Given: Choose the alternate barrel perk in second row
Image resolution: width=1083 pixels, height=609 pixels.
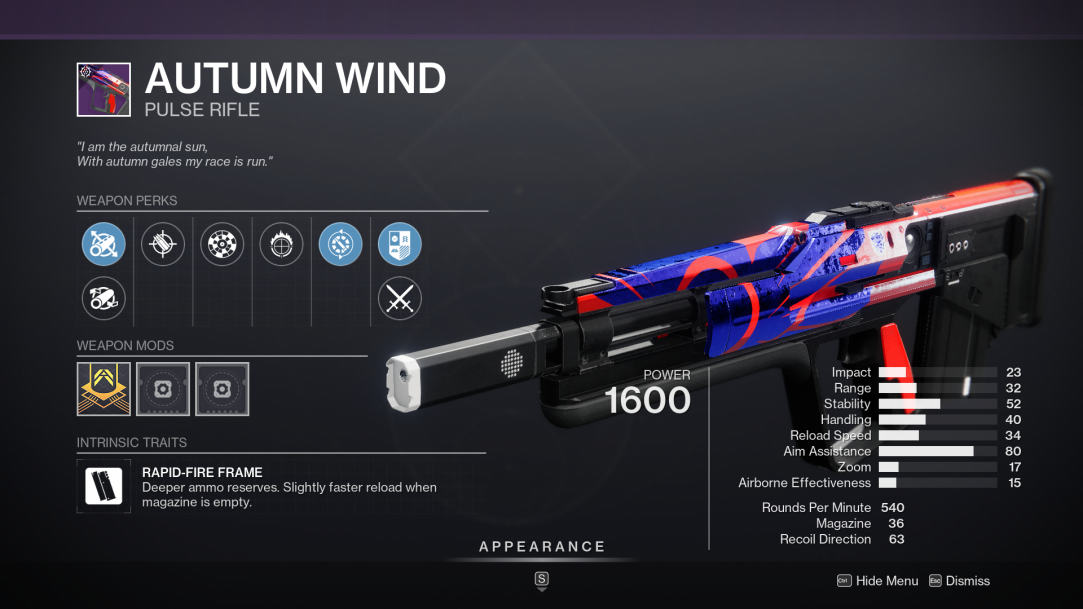Looking at the screenshot, I should pos(103,297).
